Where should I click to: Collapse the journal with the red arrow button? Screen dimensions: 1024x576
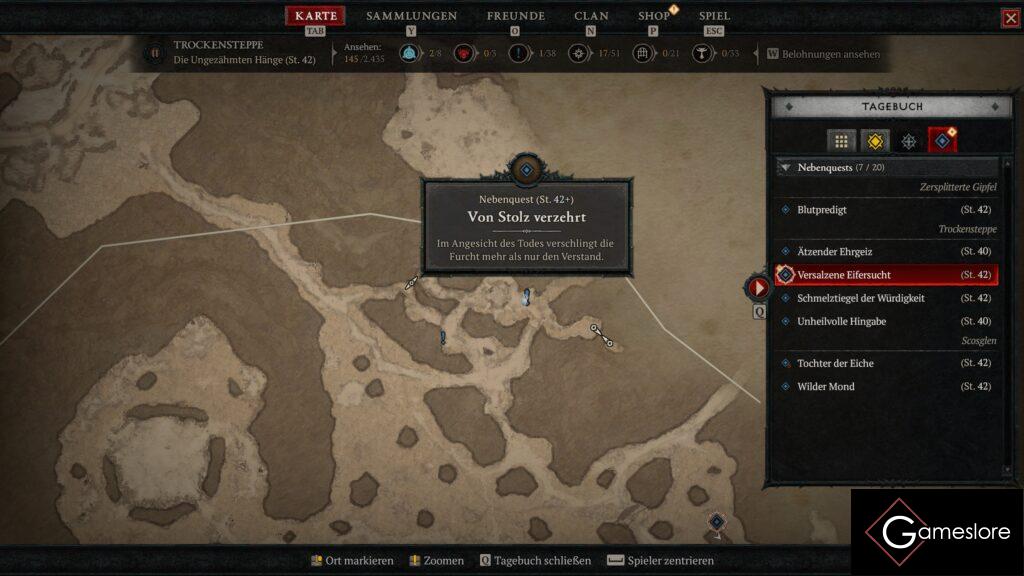pos(758,288)
